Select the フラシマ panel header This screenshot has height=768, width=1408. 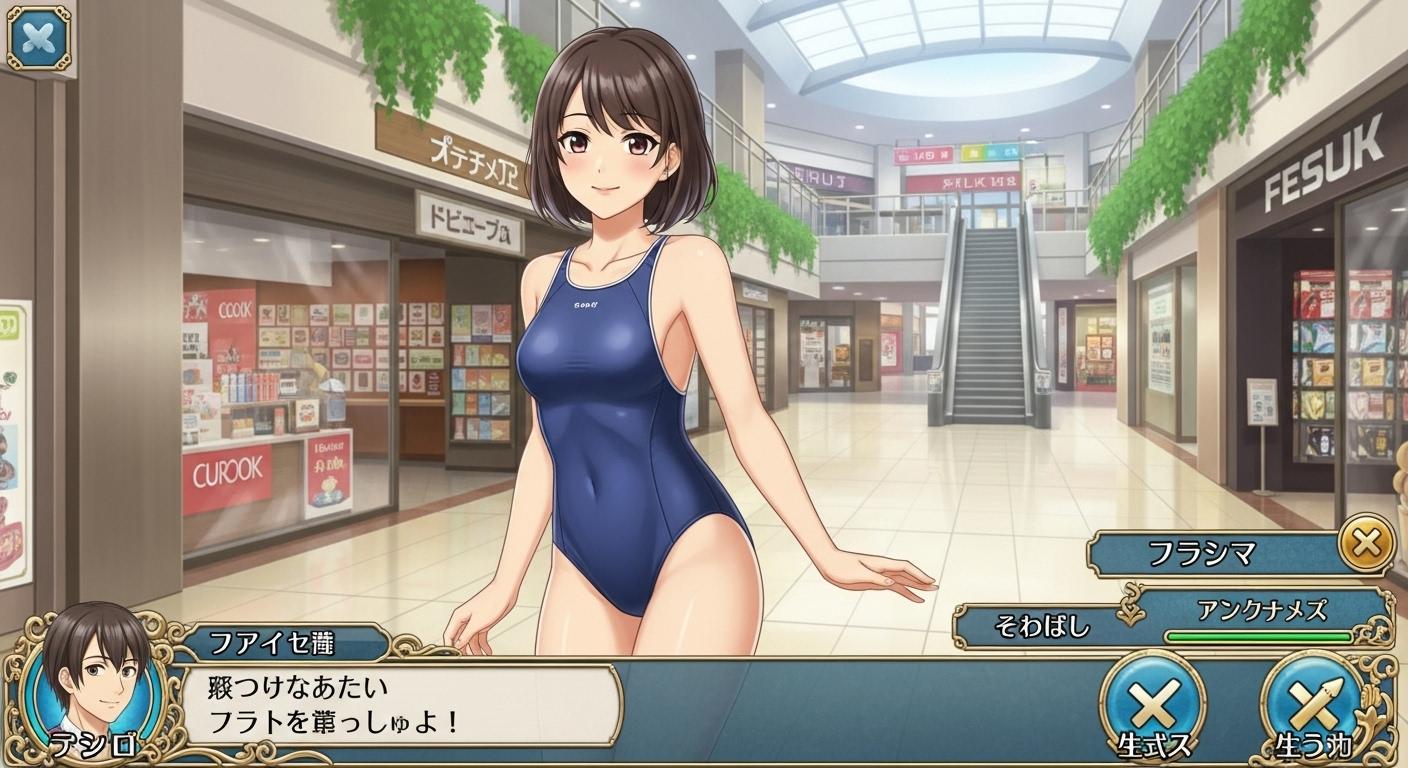click(1214, 553)
